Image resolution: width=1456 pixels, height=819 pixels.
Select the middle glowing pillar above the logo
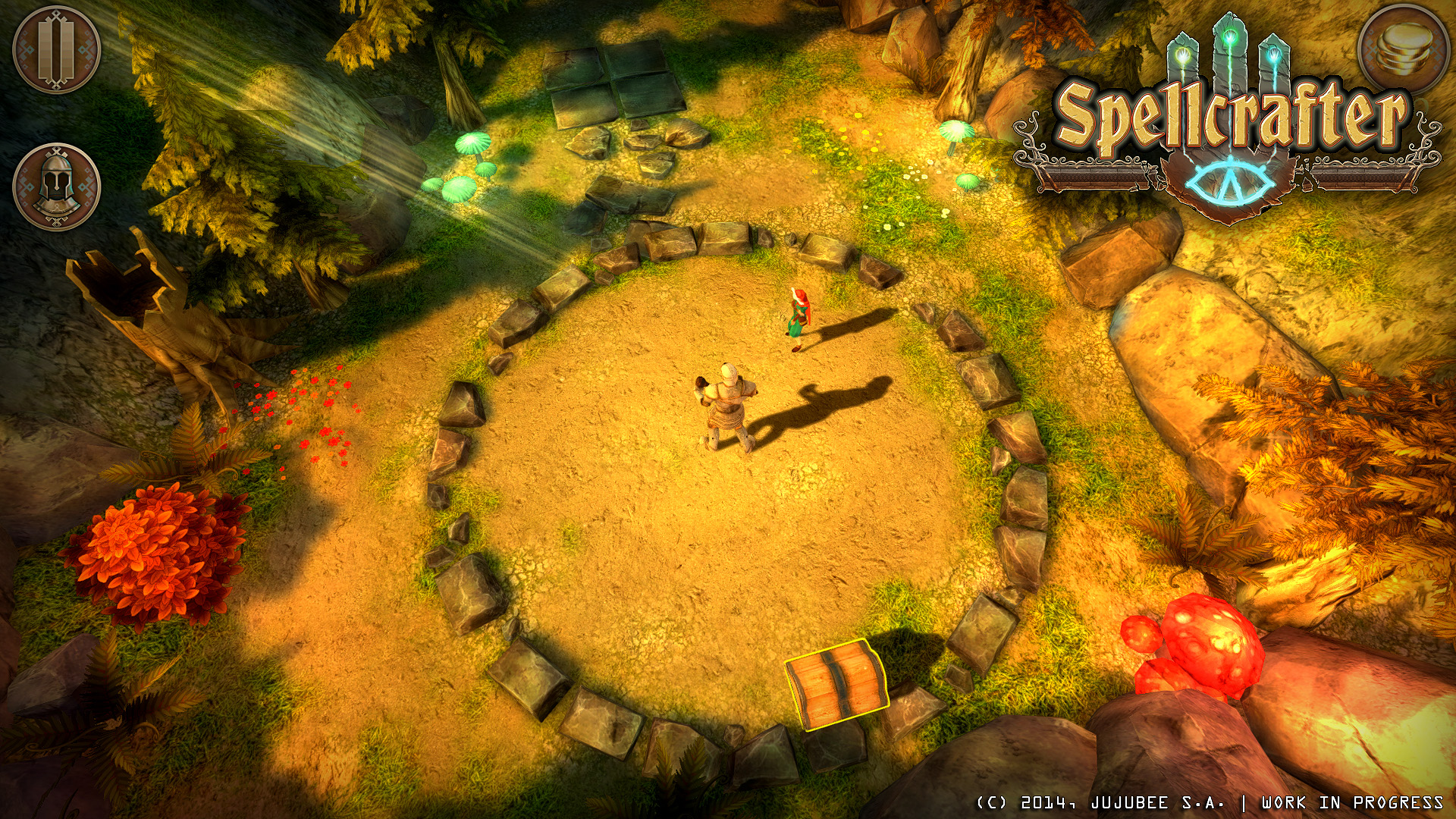[x=1229, y=42]
